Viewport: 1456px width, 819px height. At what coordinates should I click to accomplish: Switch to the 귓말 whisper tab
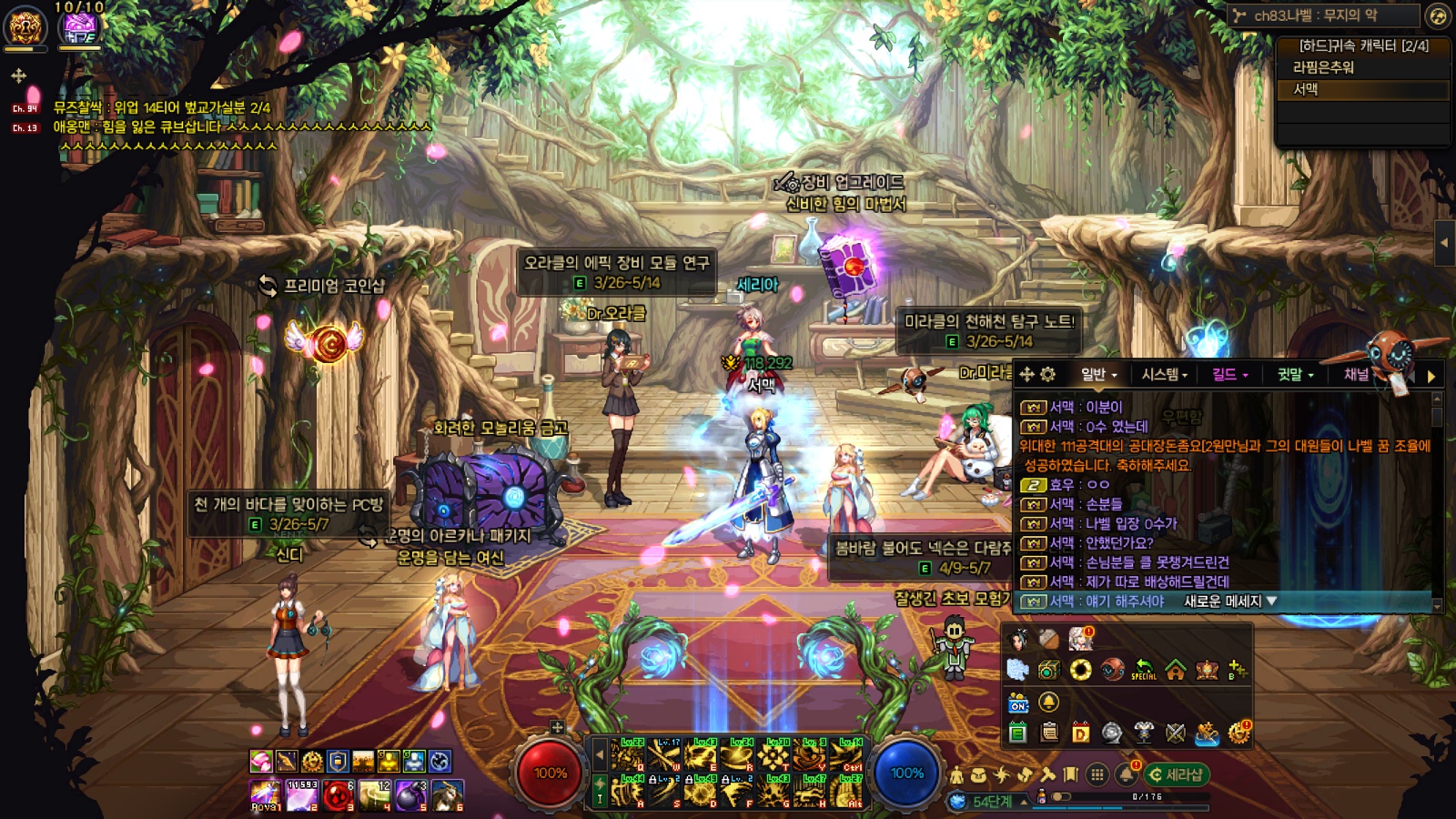pyautogui.click(x=1294, y=374)
